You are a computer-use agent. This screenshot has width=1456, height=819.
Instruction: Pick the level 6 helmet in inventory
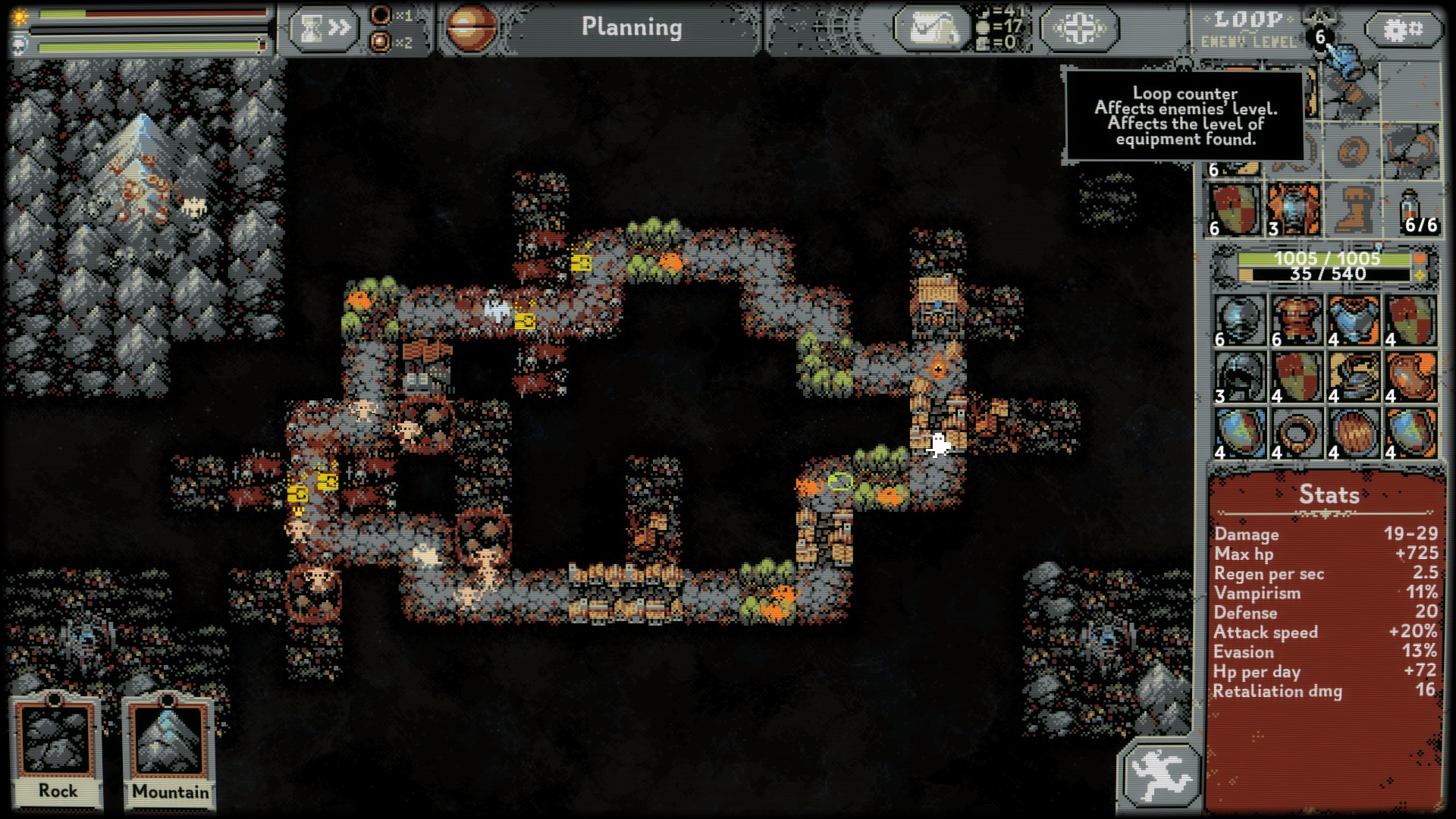pyautogui.click(x=1241, y=320)
